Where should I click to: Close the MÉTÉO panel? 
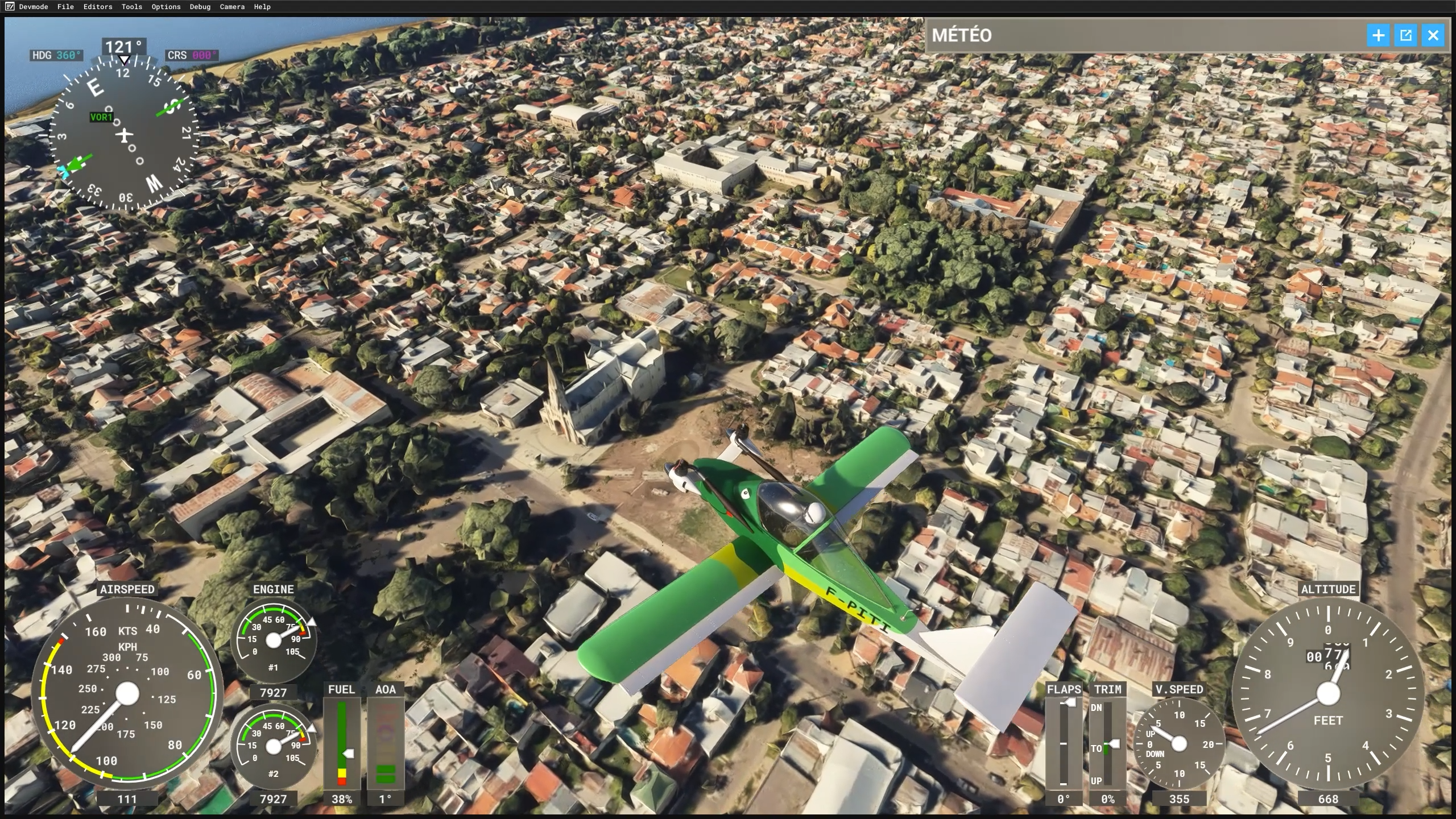pos(1433,36)
